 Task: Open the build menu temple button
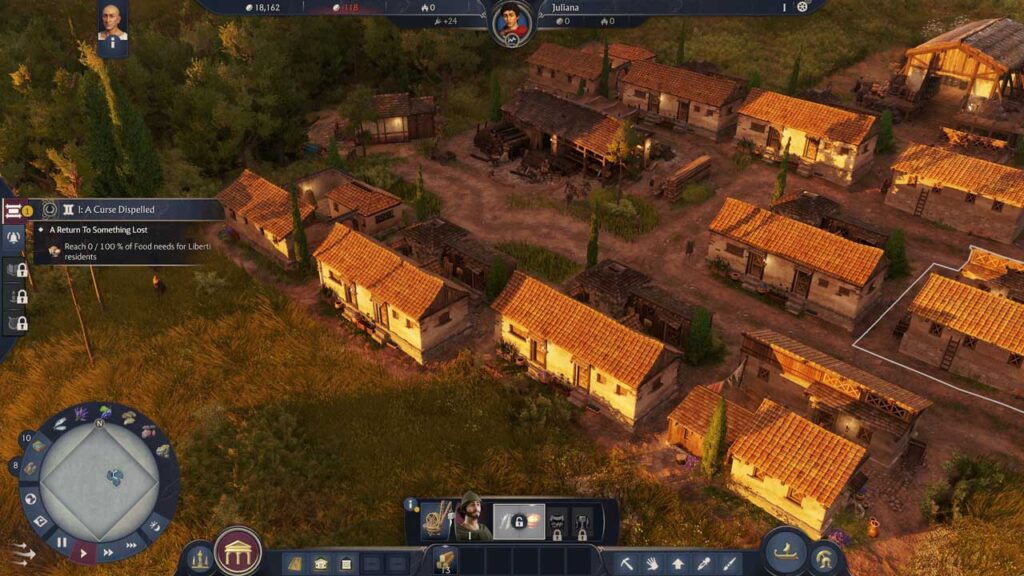pyautogui.click(x=238, y=551)
